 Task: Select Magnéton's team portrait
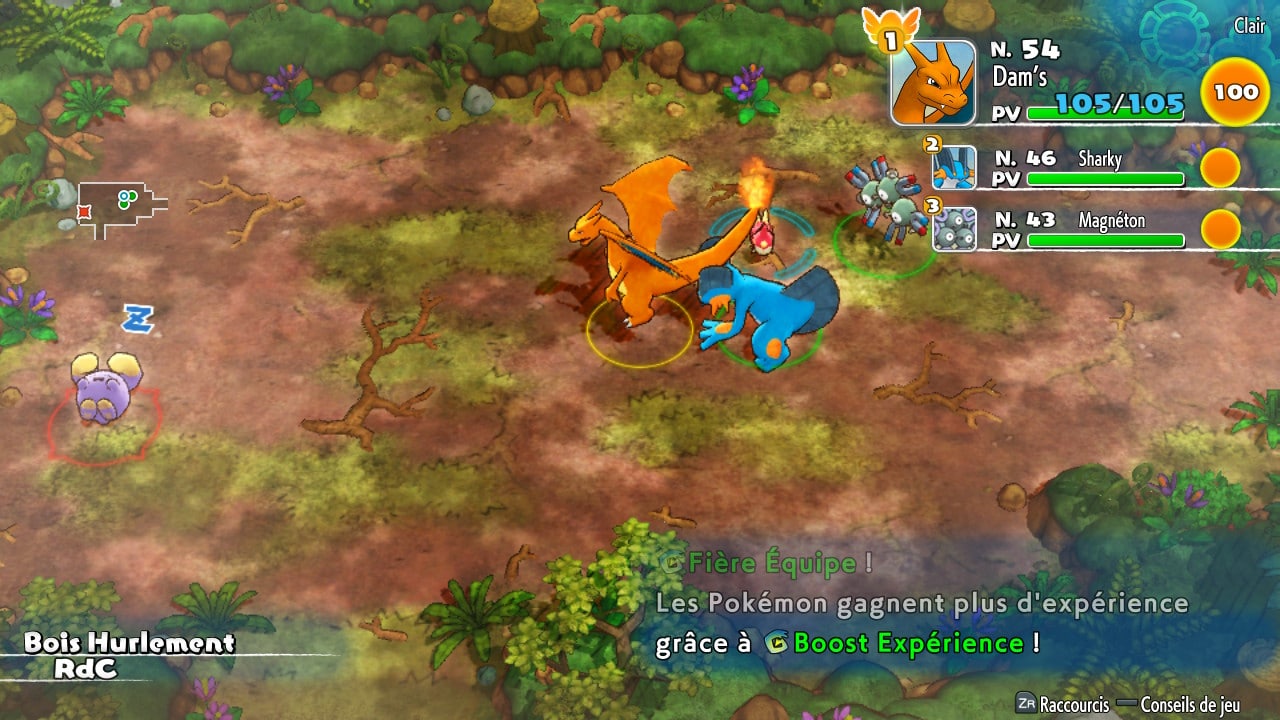point(954,229)
